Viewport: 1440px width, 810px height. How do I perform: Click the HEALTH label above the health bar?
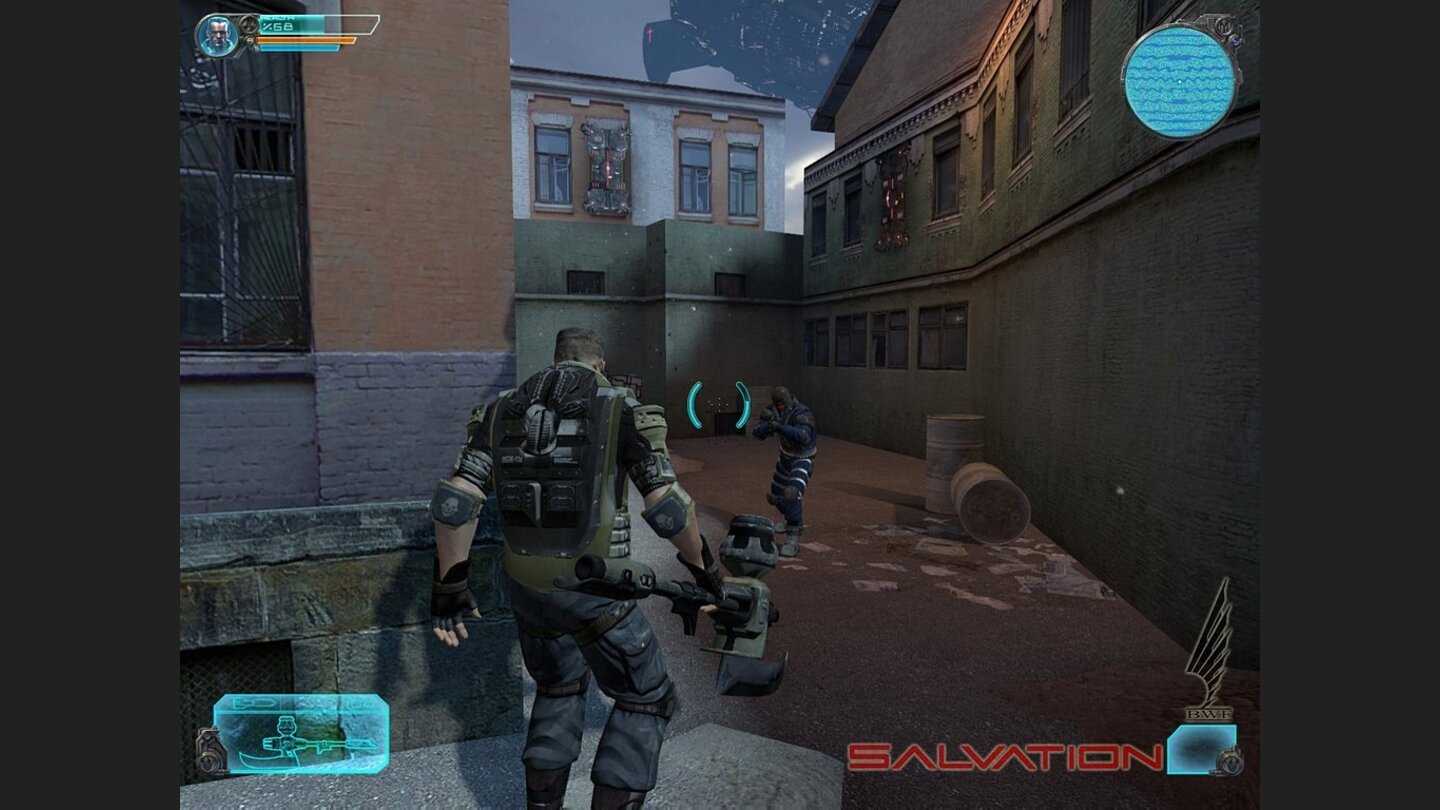(x=278, y=17)
